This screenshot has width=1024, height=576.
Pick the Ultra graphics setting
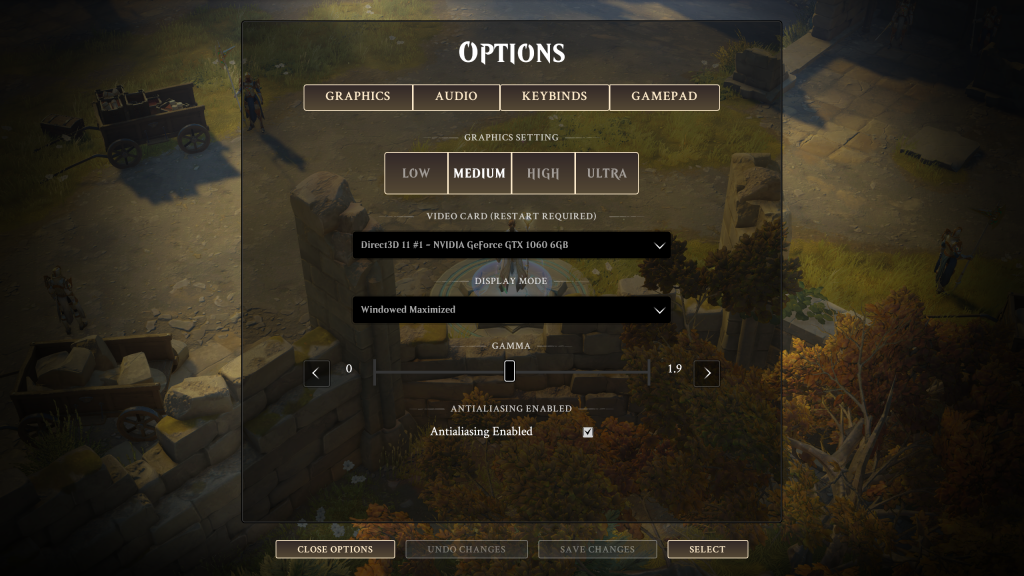coord(607,173)
